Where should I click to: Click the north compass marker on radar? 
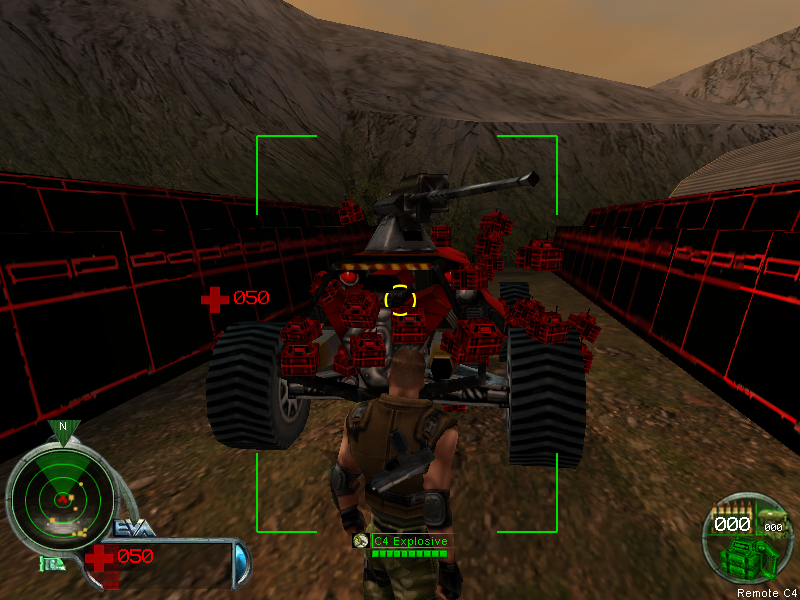(63, 428)
